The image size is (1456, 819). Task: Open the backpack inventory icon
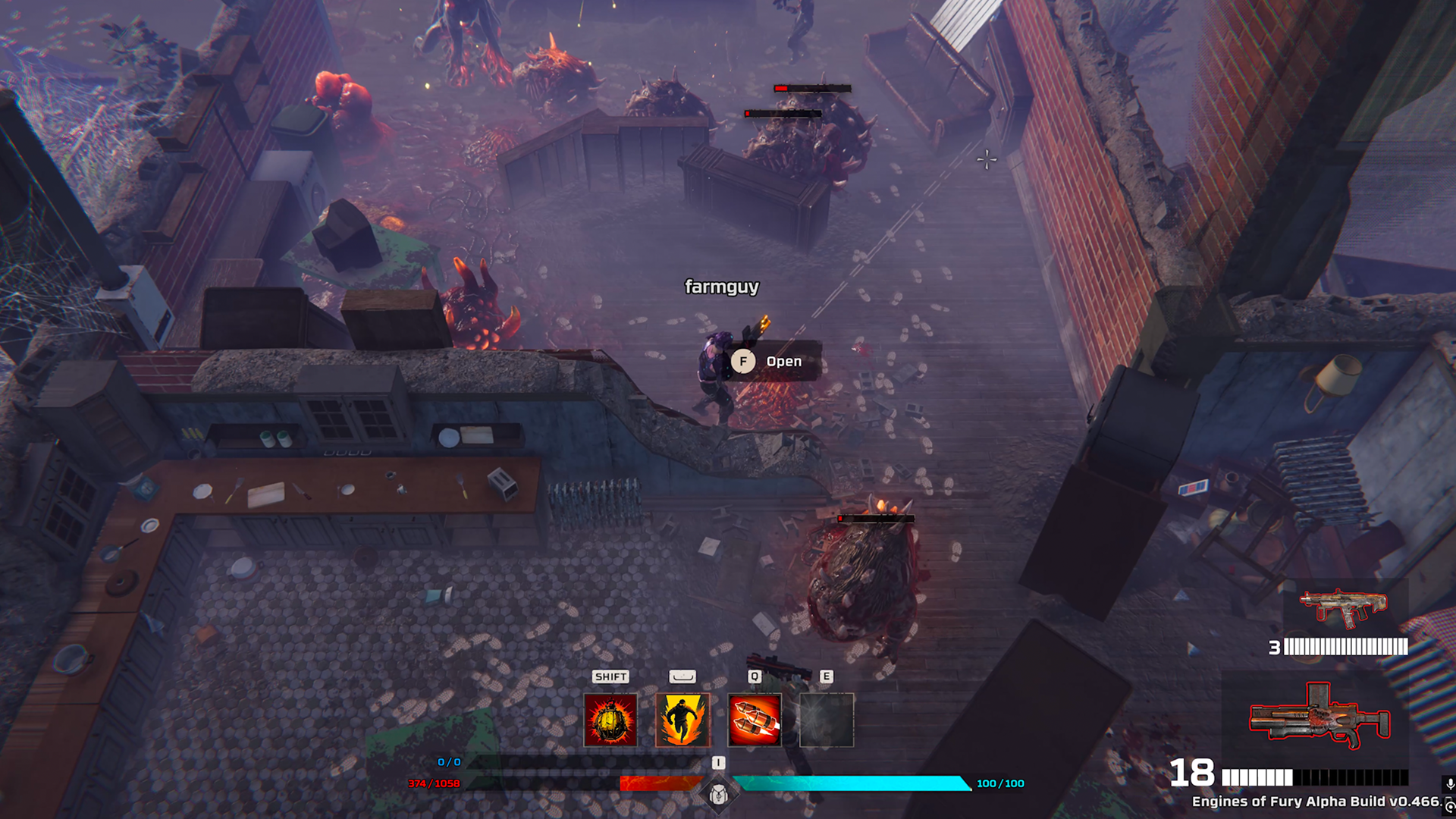pyautogui.click(x=718, y=795)
